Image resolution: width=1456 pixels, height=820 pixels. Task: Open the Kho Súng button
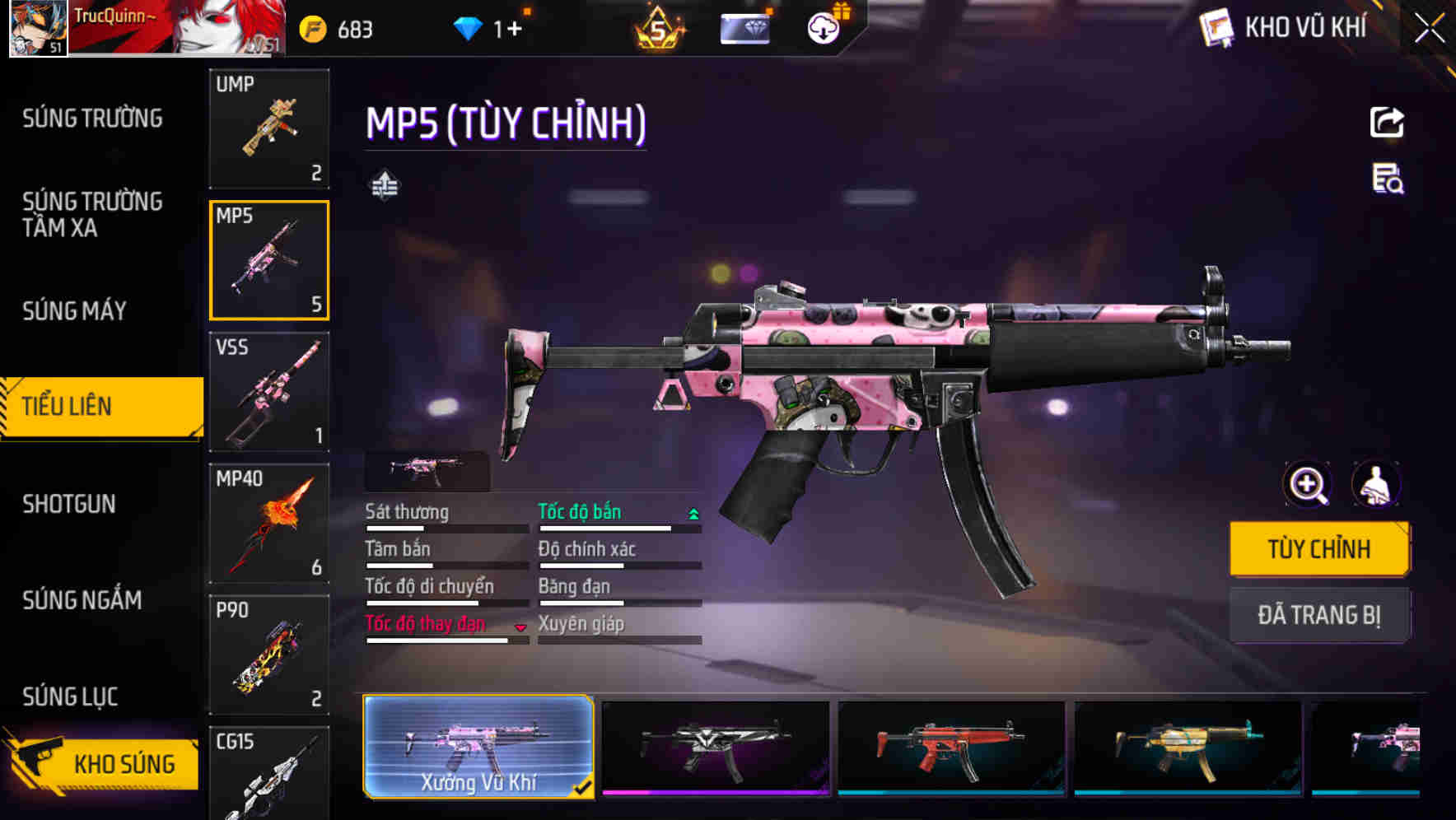coord(103,763)
